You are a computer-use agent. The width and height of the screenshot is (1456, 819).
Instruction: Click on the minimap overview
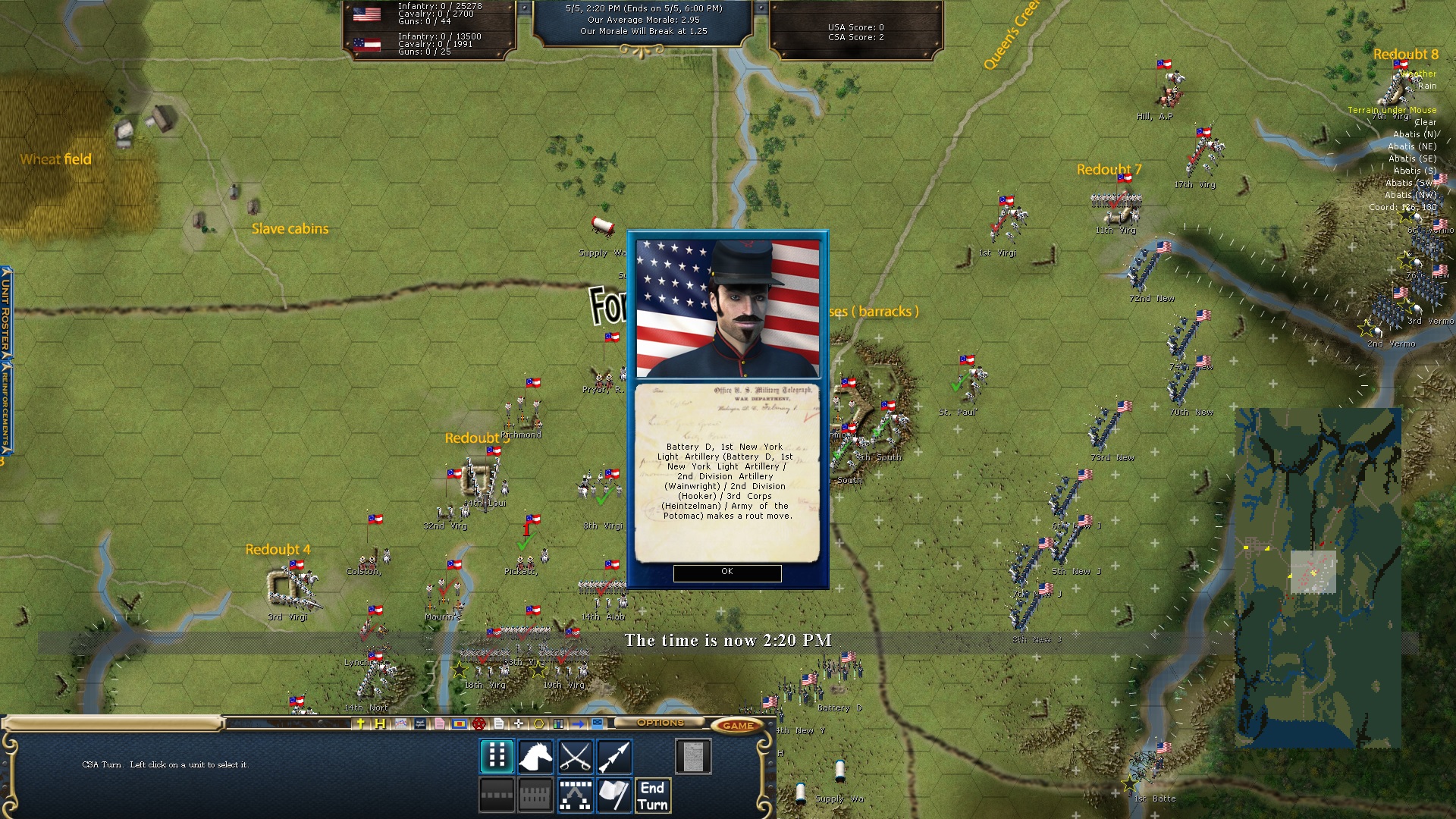coord(1317,578)
